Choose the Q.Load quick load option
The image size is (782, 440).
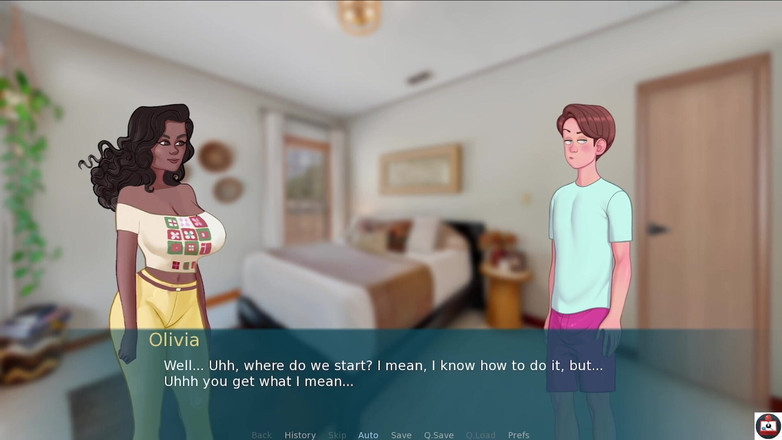480,435
